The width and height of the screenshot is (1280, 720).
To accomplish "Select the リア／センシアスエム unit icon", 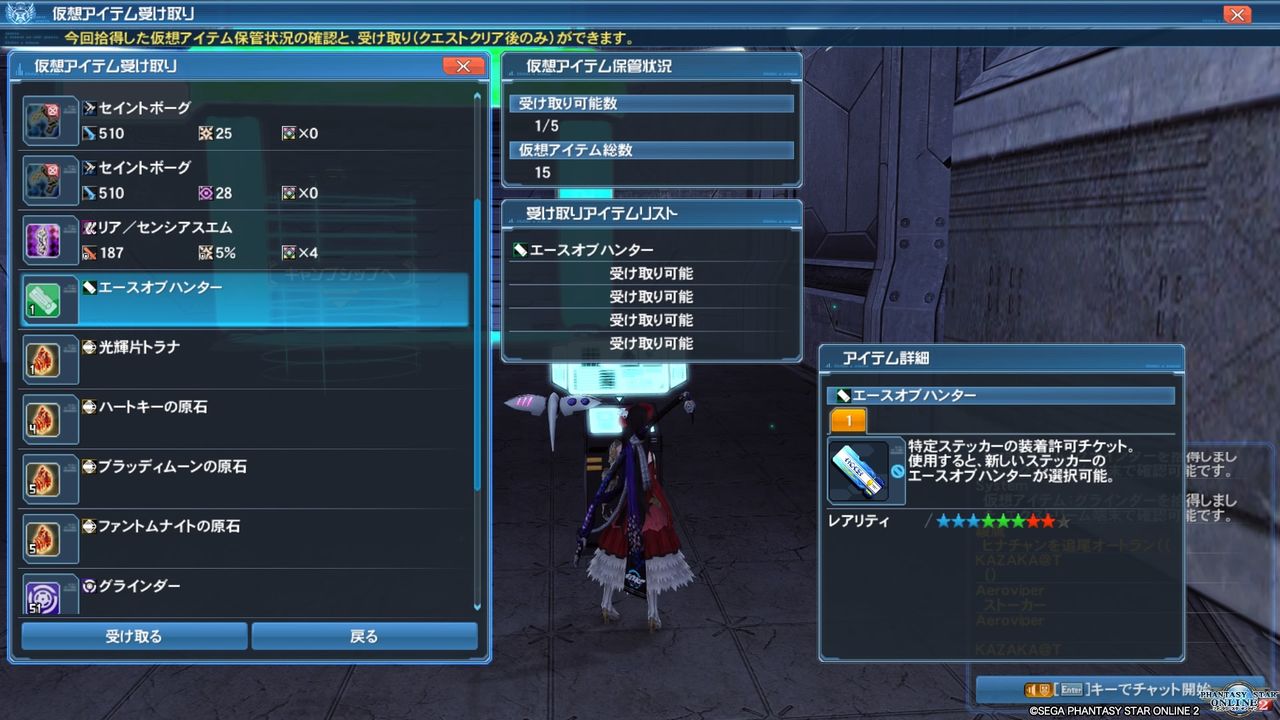I will click(x=48, y=240).
